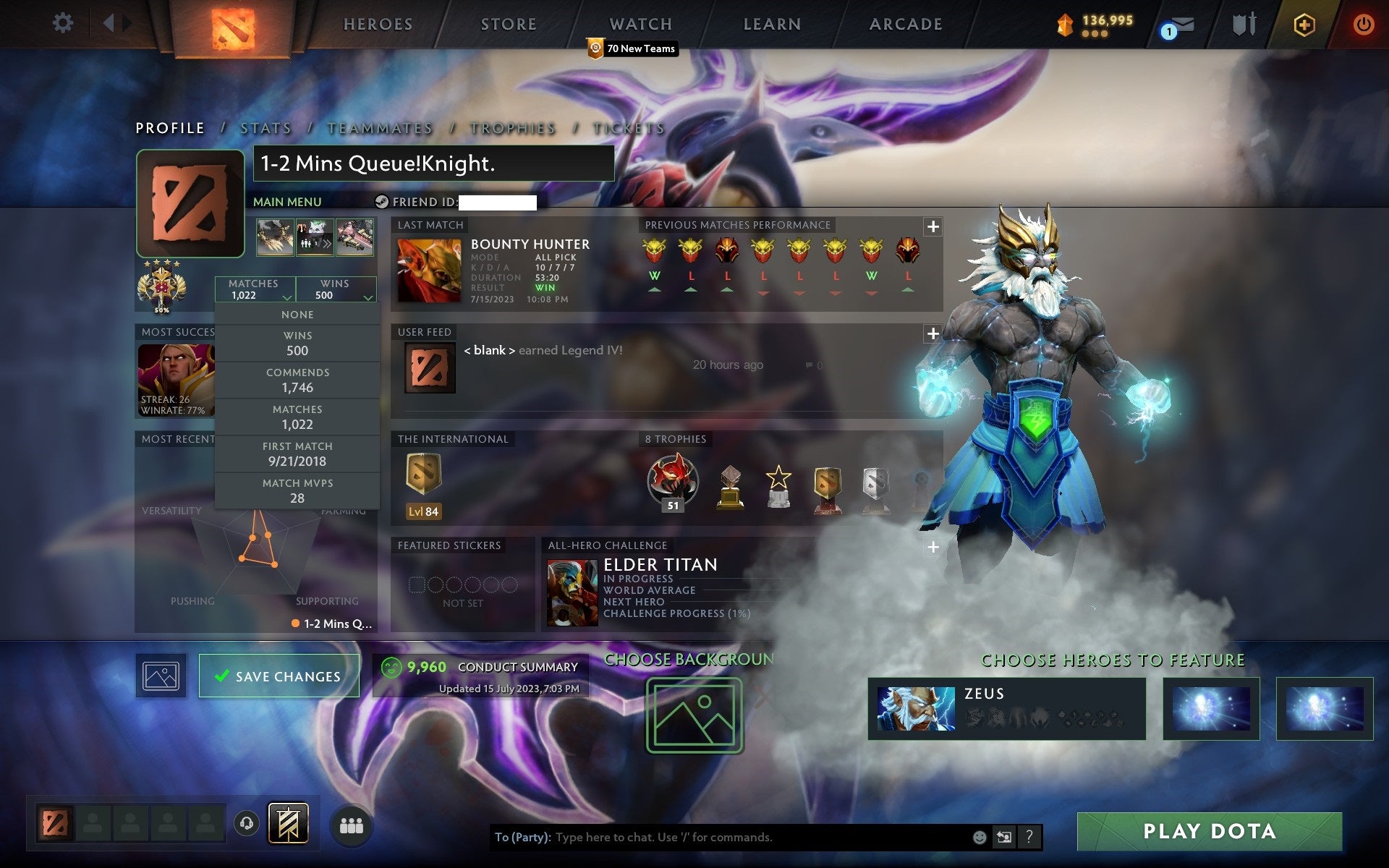Viewport: 1389px width, 868px height.
Task: Open the Matches stat dropdown
Action: (x=255, y=289)
